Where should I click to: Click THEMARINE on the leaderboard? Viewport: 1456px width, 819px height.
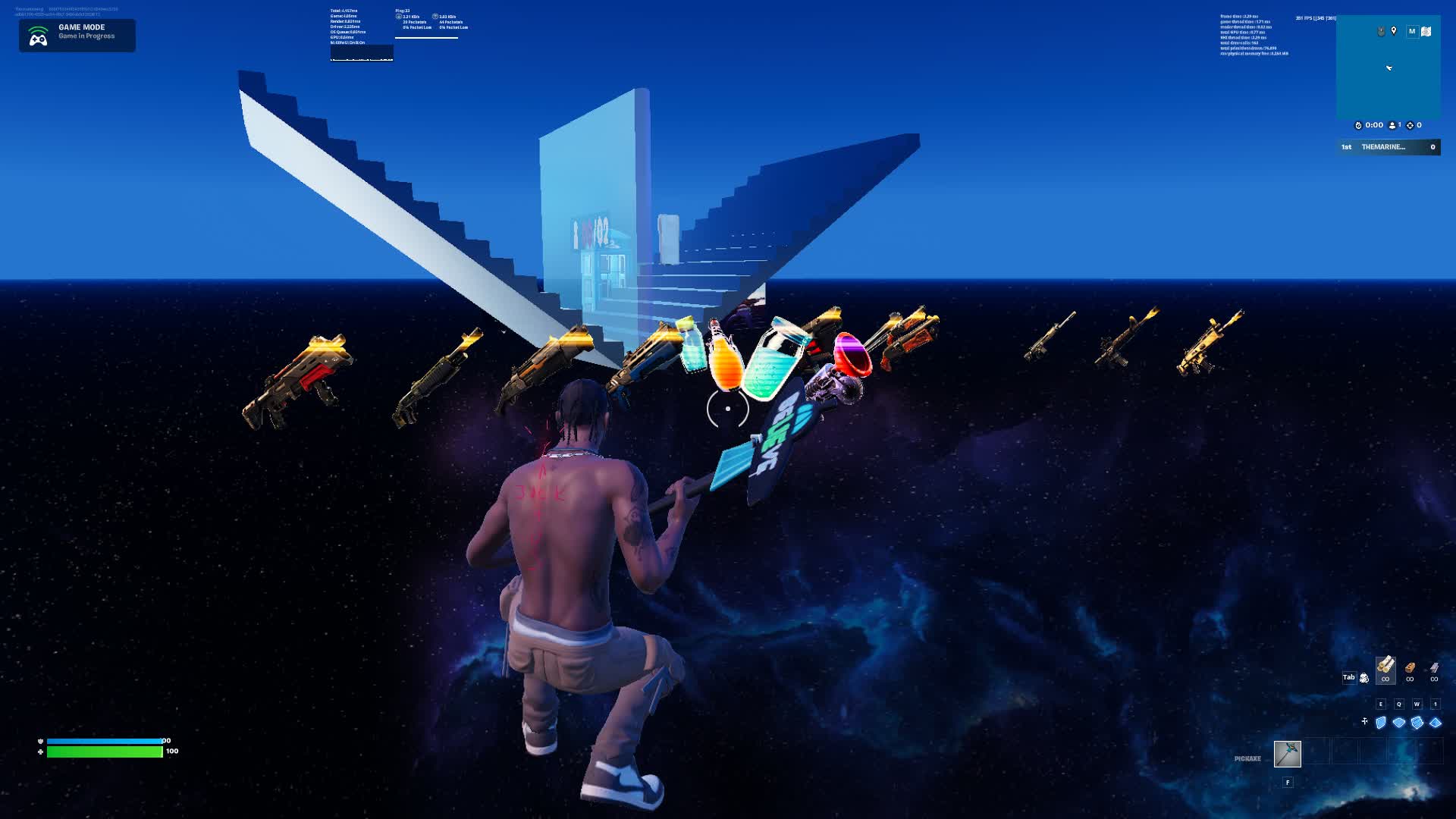pos(1382,147)
